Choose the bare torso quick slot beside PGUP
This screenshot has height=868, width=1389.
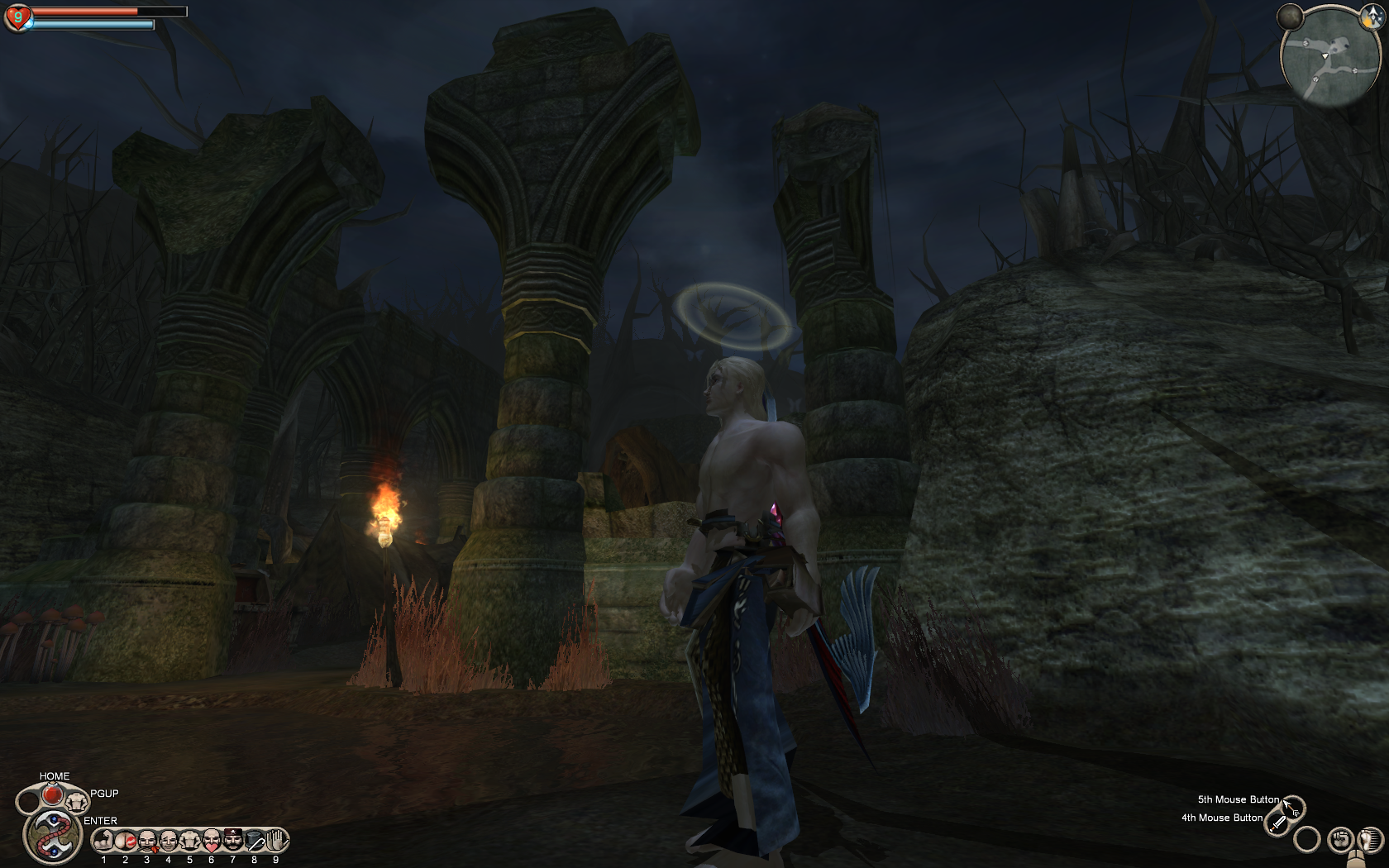click(x=77, y=800)
